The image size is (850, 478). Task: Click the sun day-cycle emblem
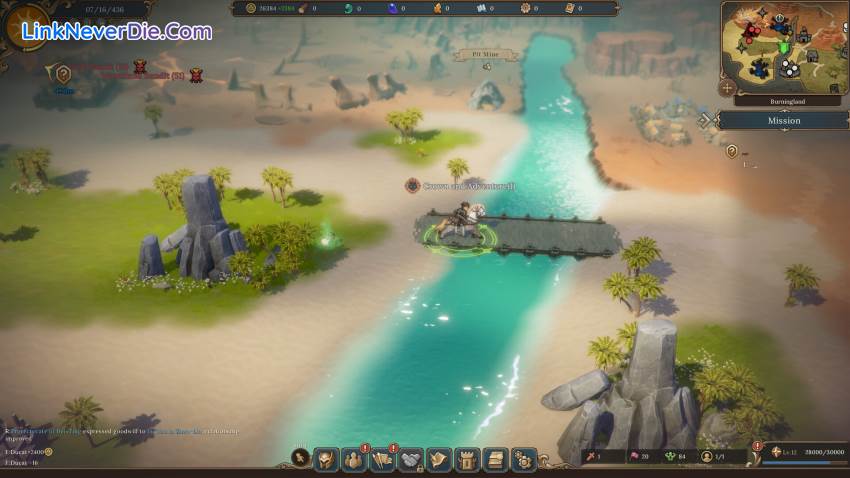coord(24,26)
